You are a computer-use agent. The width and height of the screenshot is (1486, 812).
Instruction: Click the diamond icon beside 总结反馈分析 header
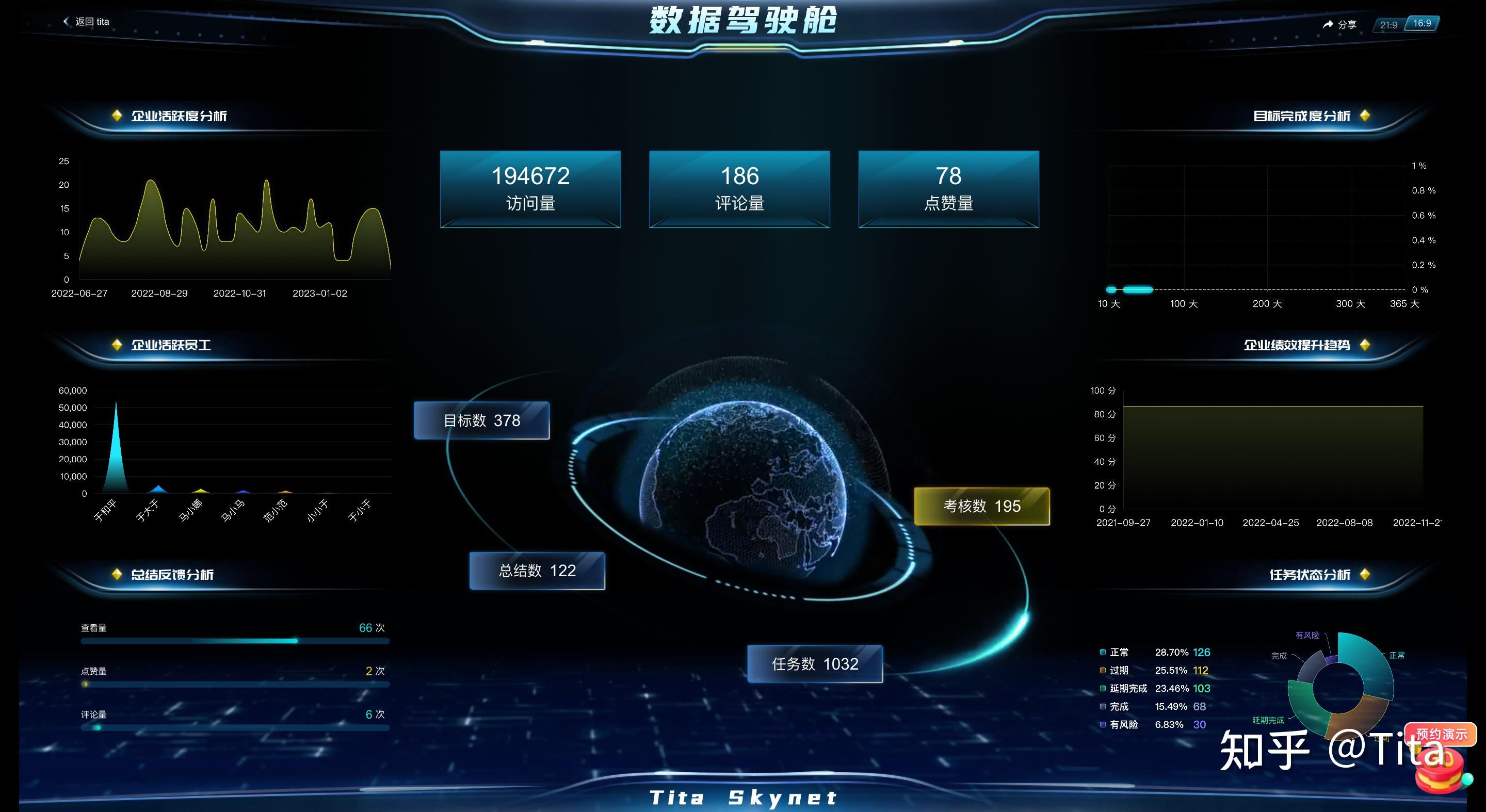pyautogui.click(x=118, y=574)
